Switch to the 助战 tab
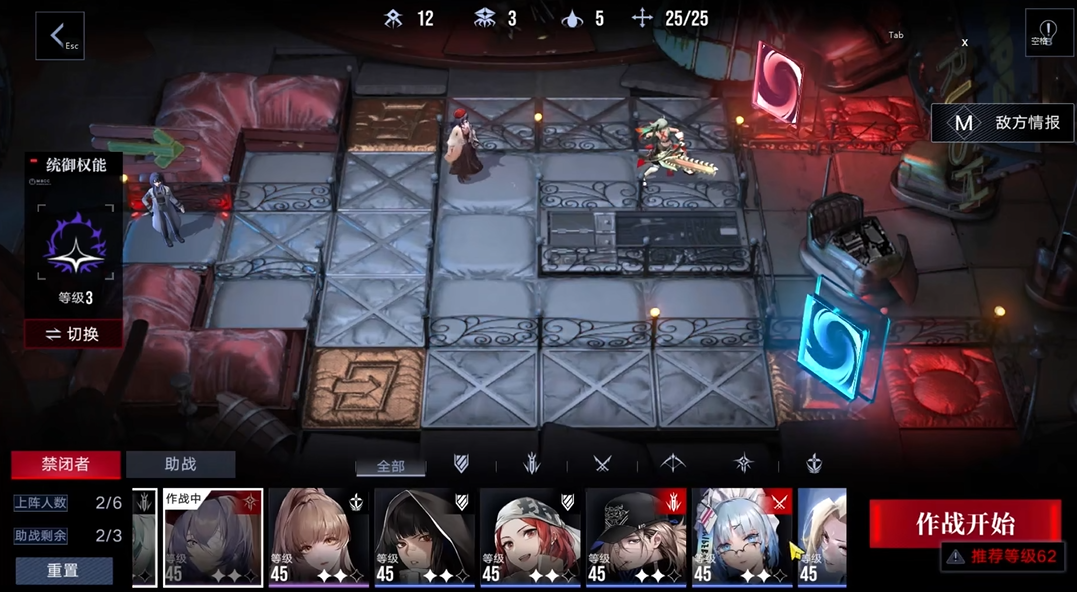Screen dimensions: 1077x592 tap(180, 464)
